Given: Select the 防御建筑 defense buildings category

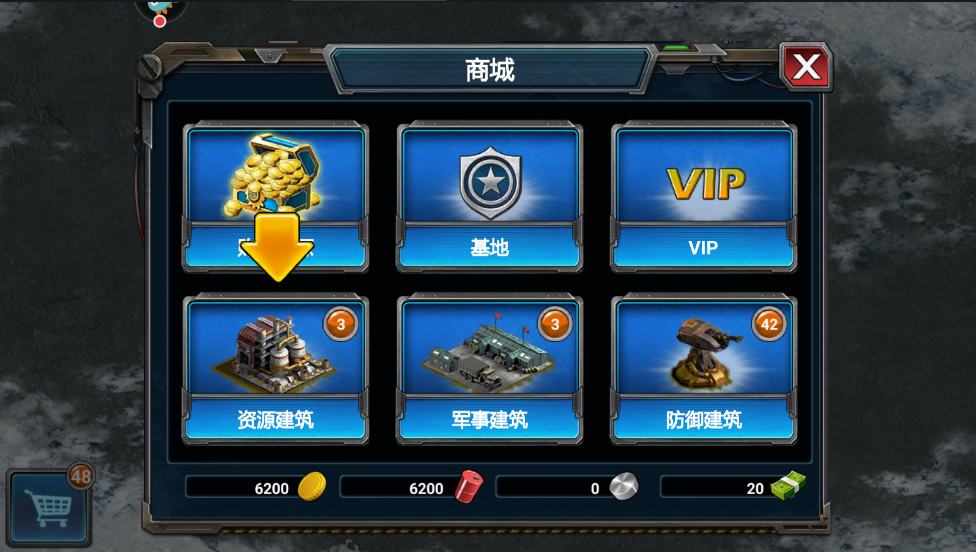Looking at the screenshot, I should coord(703,370).
